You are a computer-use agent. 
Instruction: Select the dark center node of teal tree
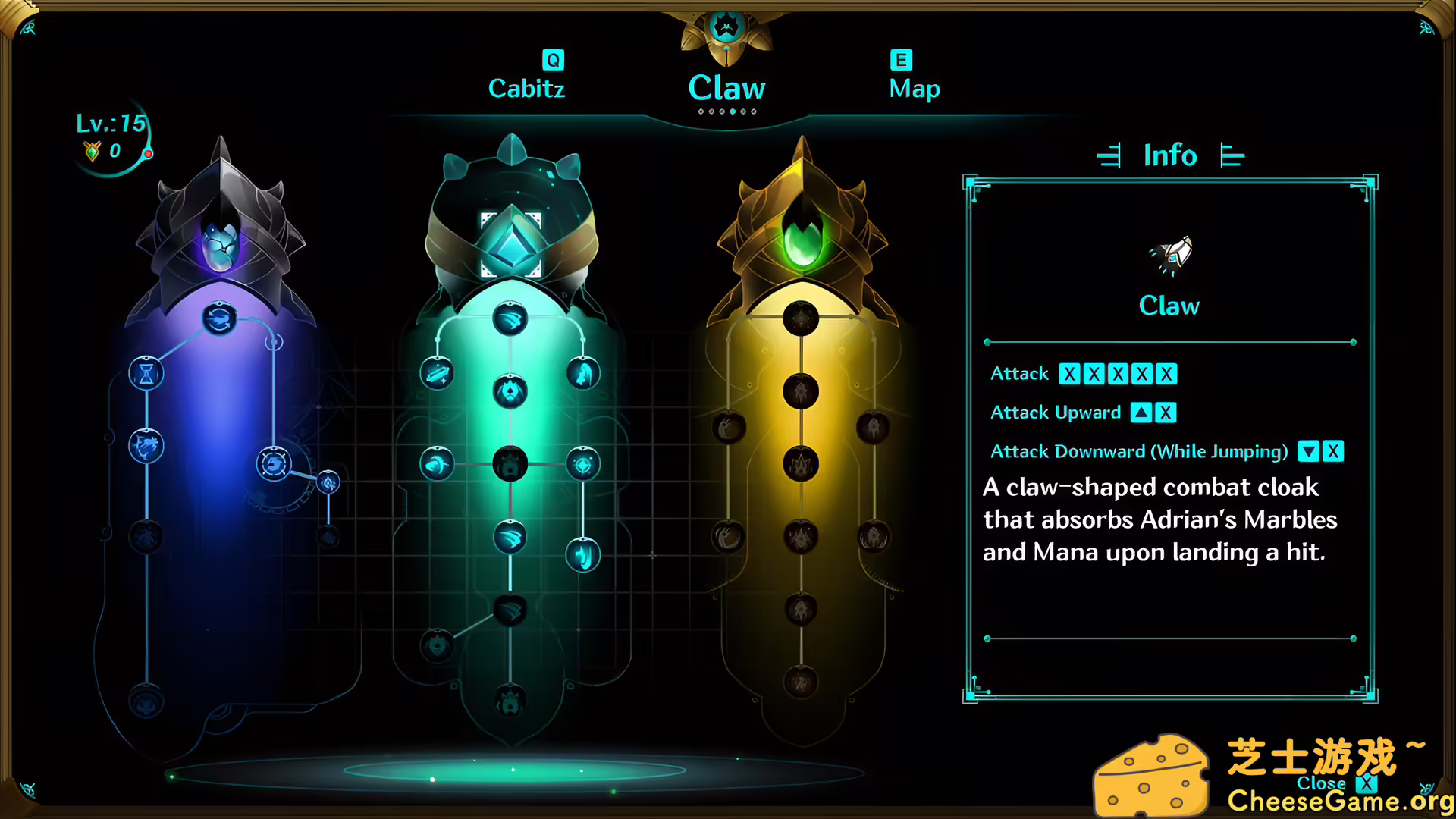point(510,464)
